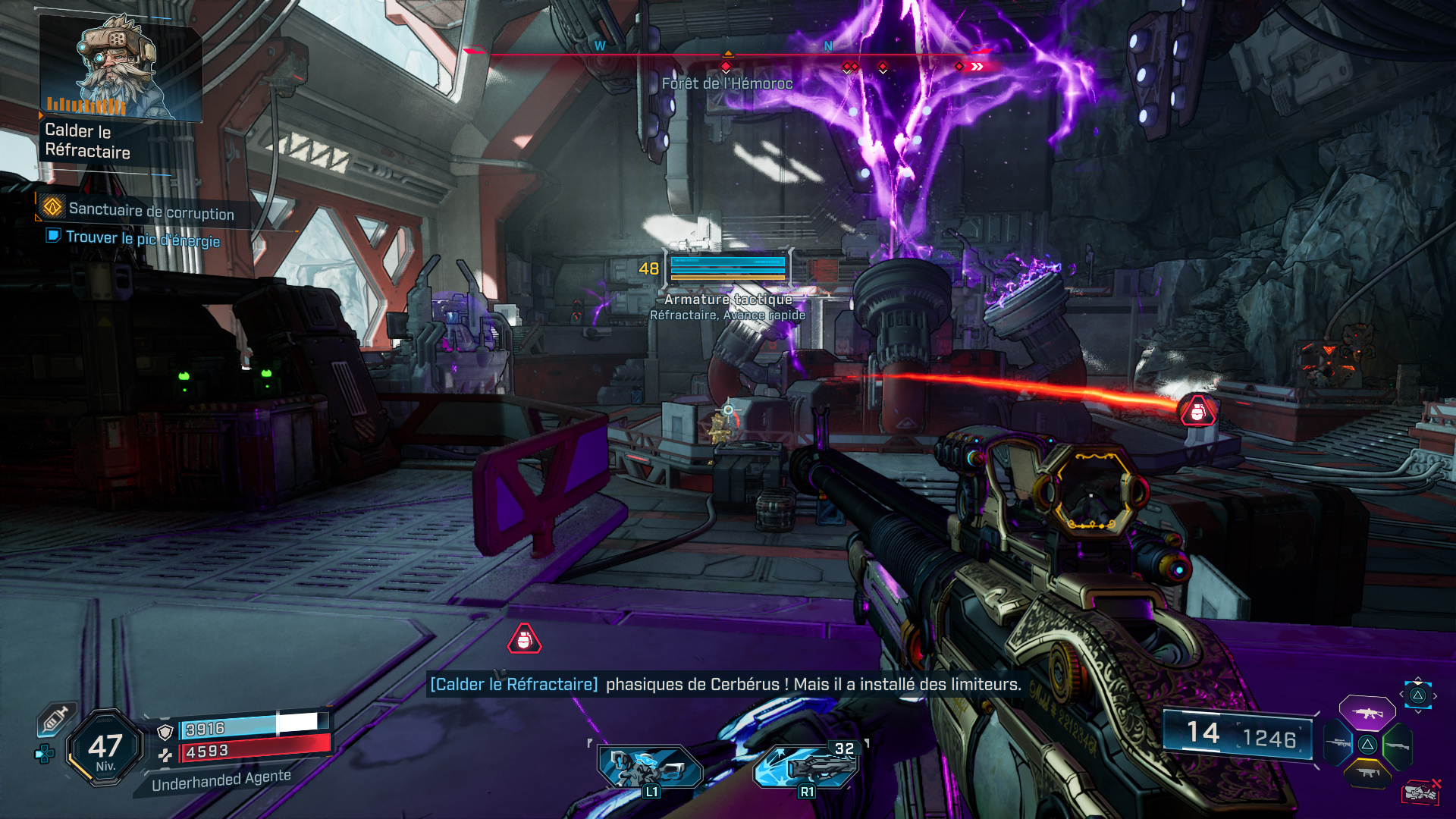Screen dimensions: 1456x819
Task: Equip the green shotgun weapon slot
Action: [x=1397, y=745]
